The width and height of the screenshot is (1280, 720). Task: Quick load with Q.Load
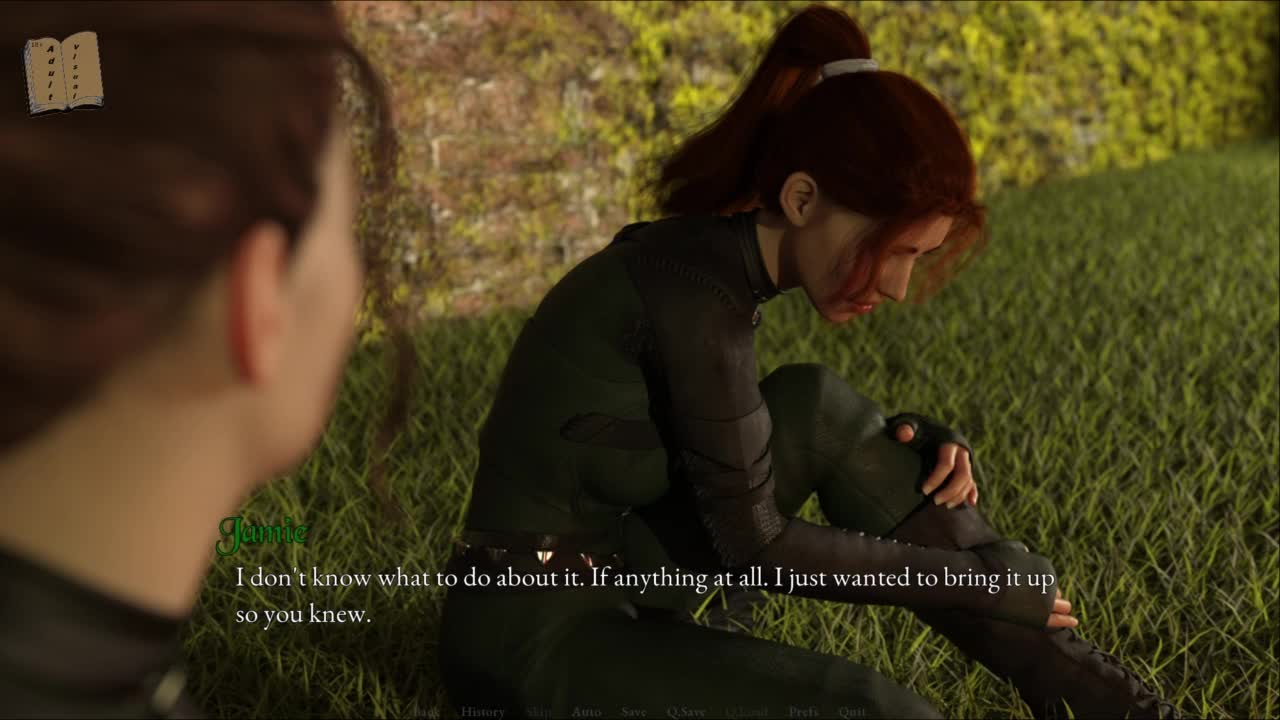click(746, 712)
